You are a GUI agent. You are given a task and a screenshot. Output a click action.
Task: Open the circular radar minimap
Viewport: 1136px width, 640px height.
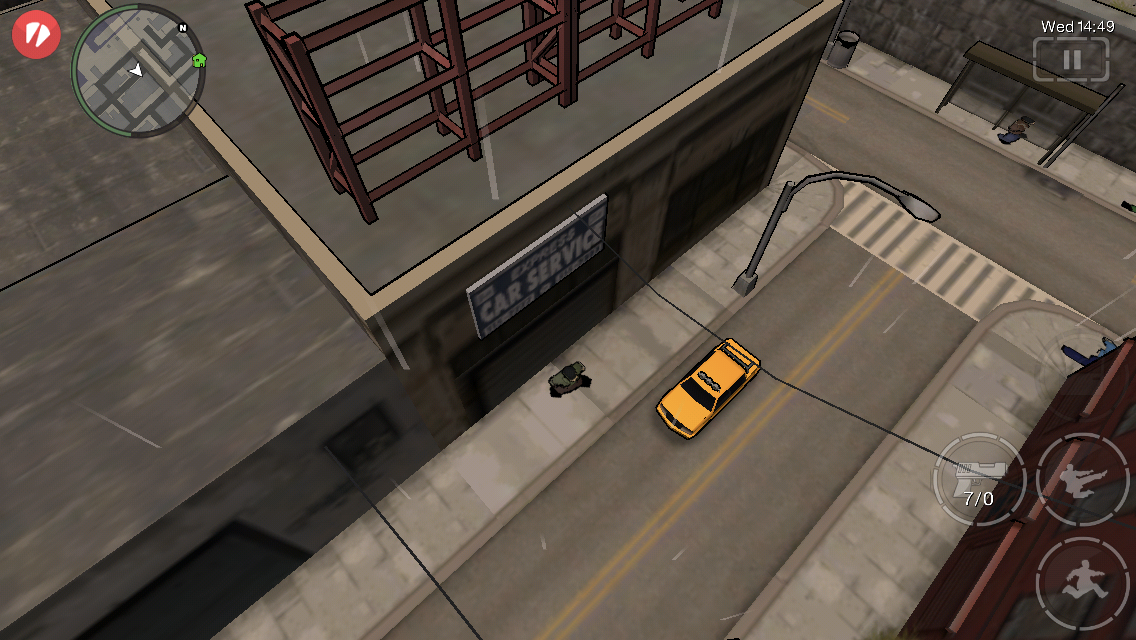point(136,72)
